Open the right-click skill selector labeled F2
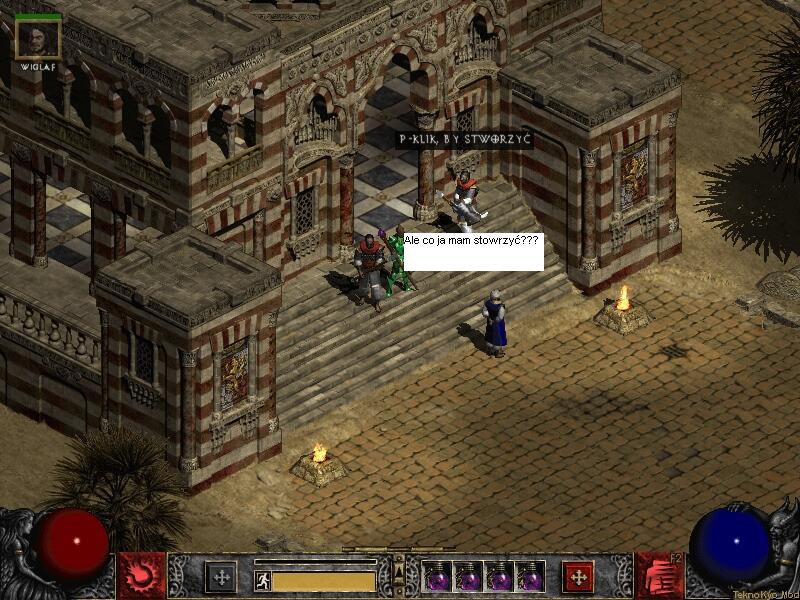Screen dimensions: 800x600 658,576
